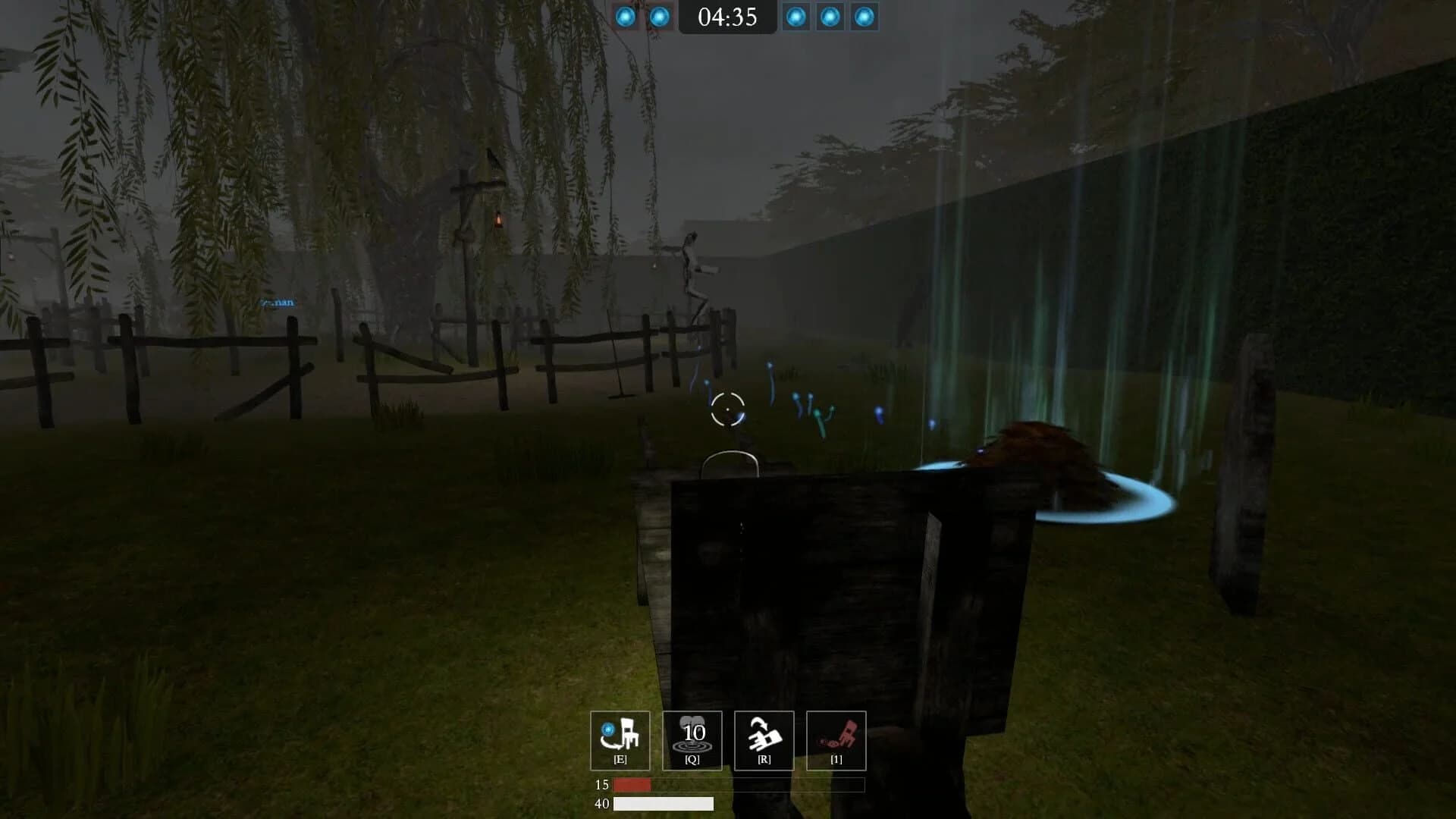
Task: Click the white bar showing 40
Action: point(660,805)
